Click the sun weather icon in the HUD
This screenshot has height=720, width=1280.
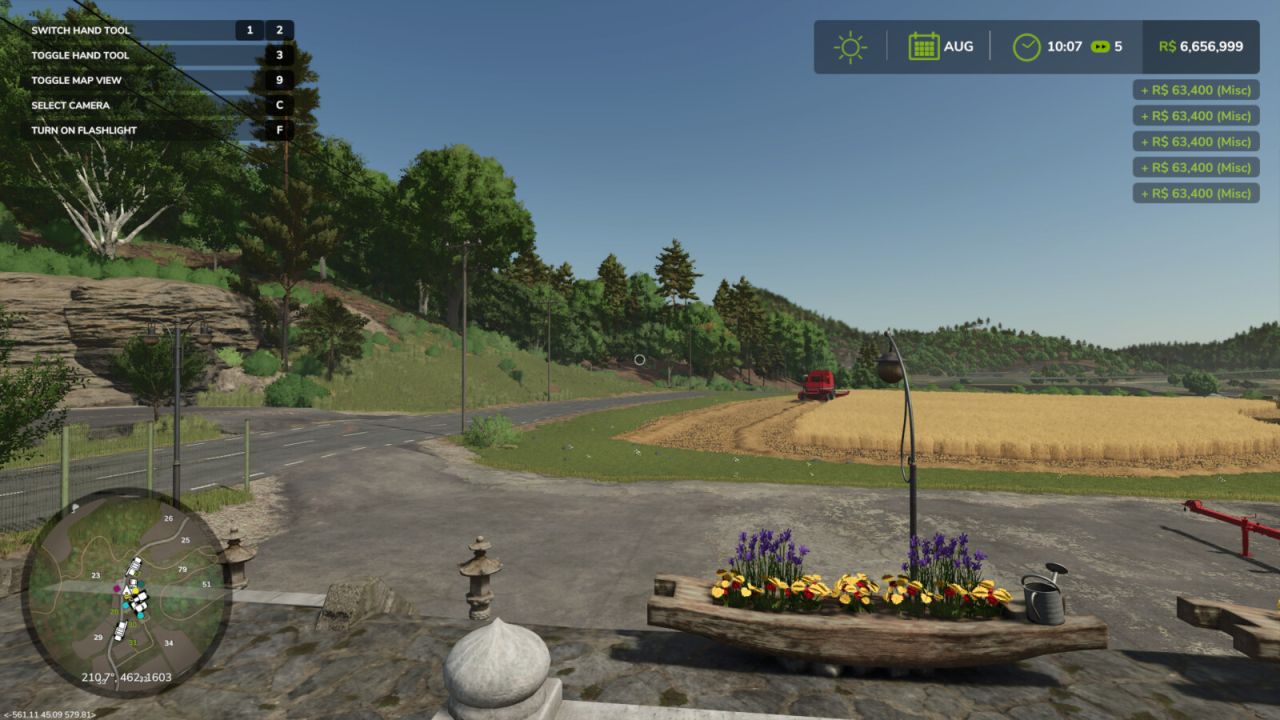[x=849, y=46]
